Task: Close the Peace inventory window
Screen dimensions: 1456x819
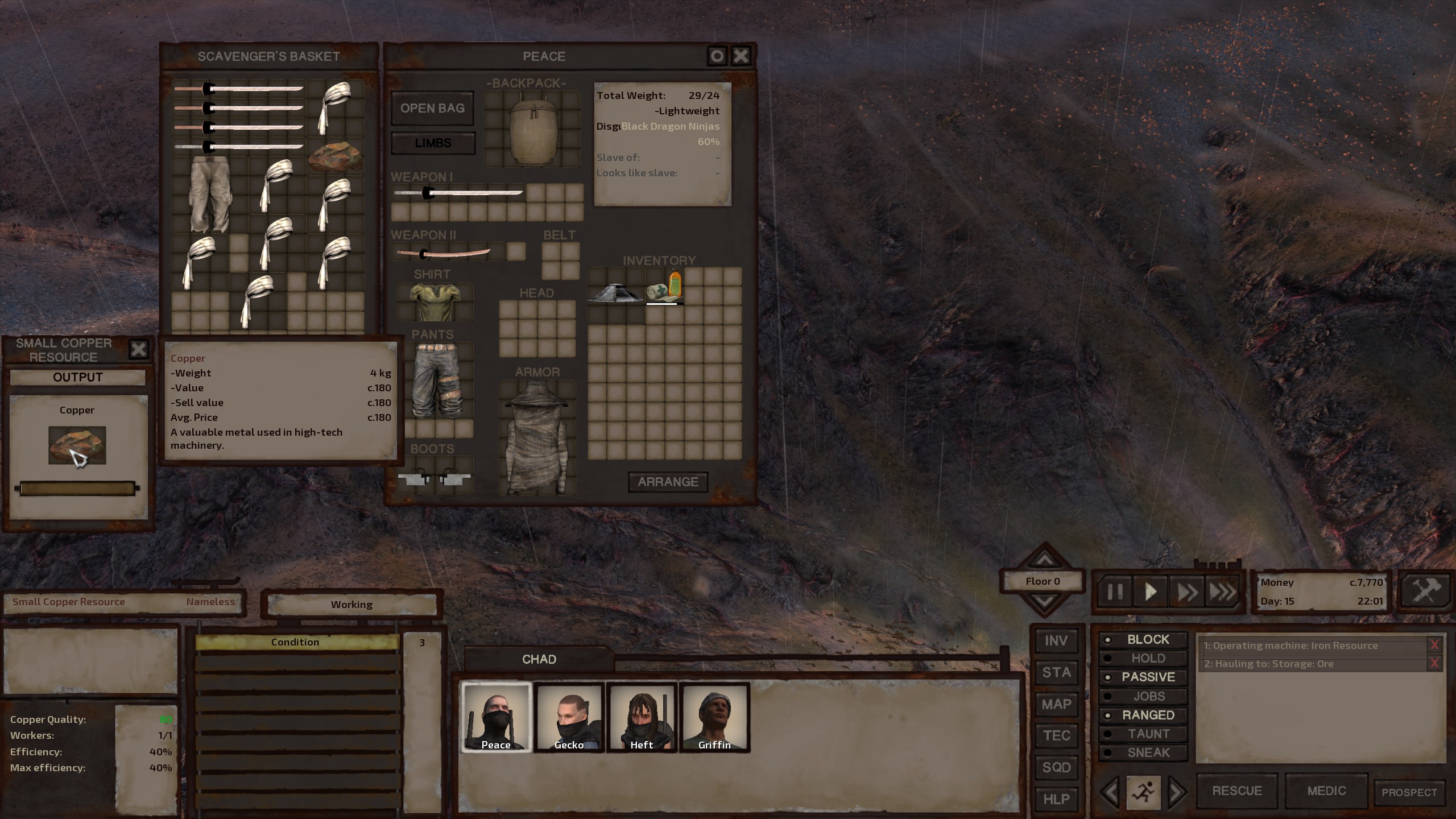Action: 741,56
